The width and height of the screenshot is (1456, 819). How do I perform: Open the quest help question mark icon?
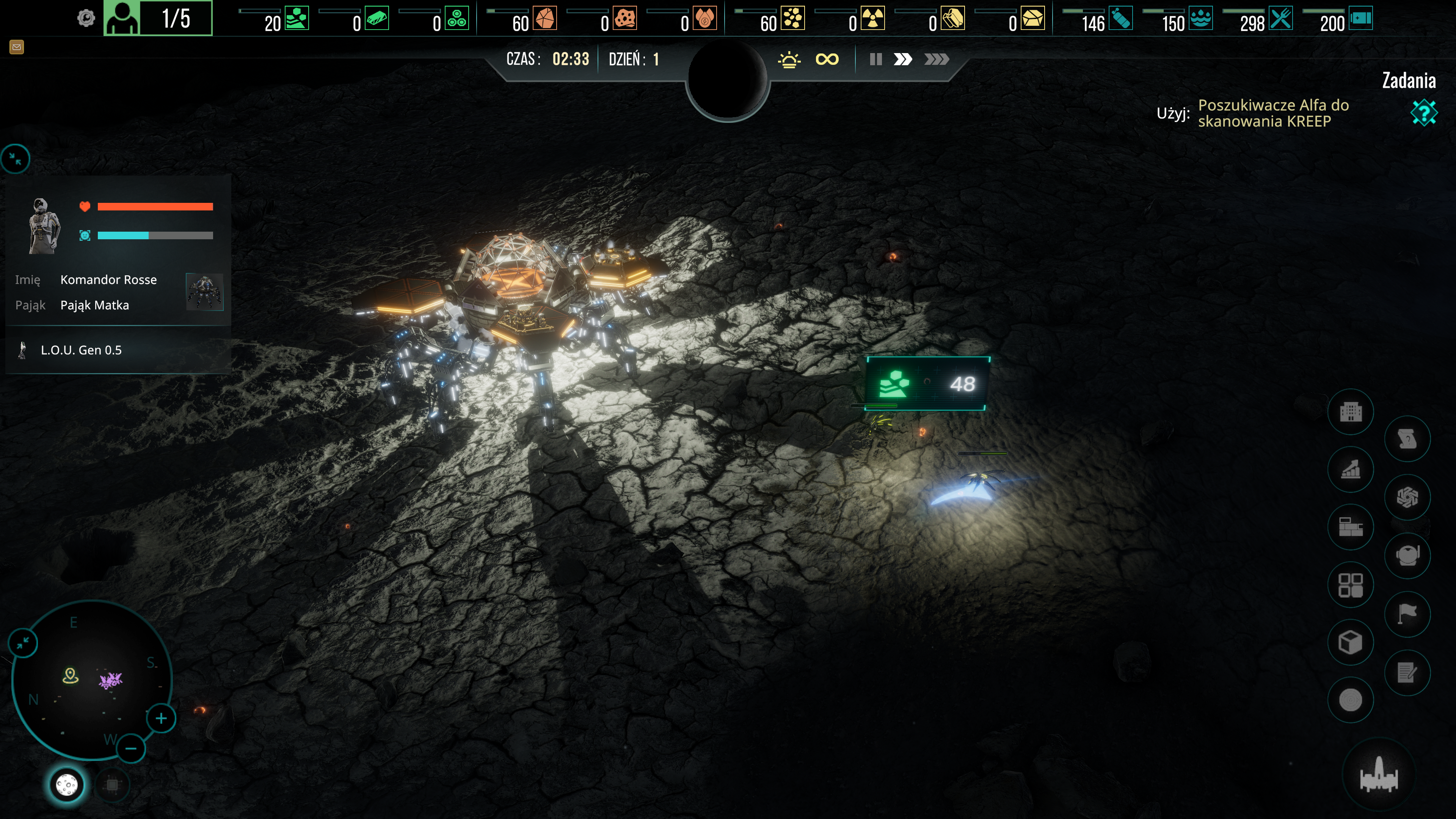click(1423, 113)
